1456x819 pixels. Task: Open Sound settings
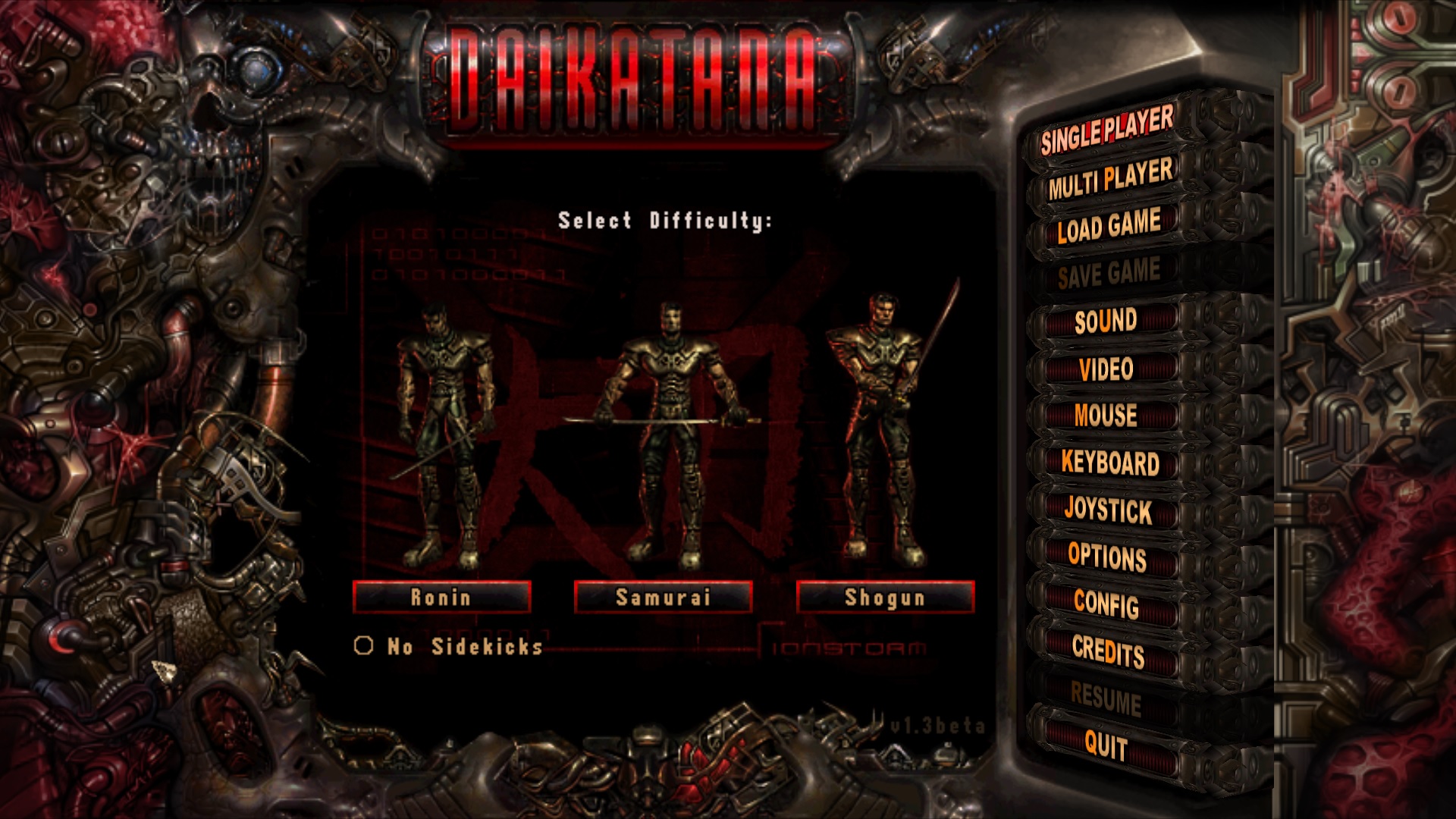tap(1106, 322)
